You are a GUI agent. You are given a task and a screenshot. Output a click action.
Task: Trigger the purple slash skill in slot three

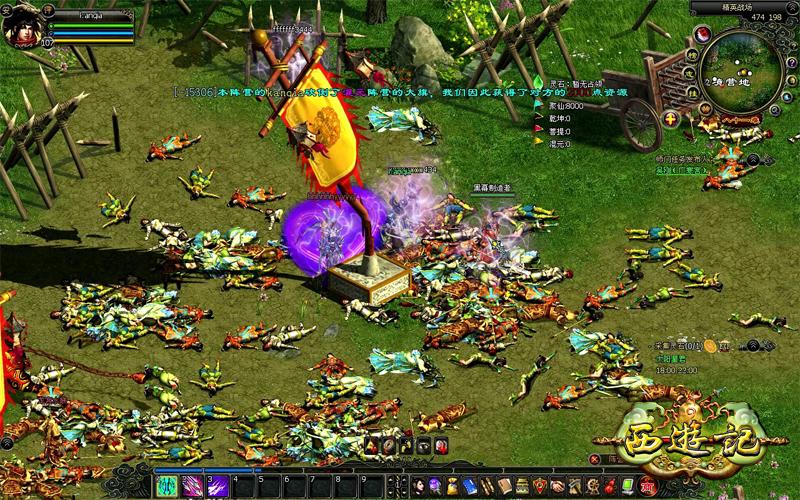point(217,486)
